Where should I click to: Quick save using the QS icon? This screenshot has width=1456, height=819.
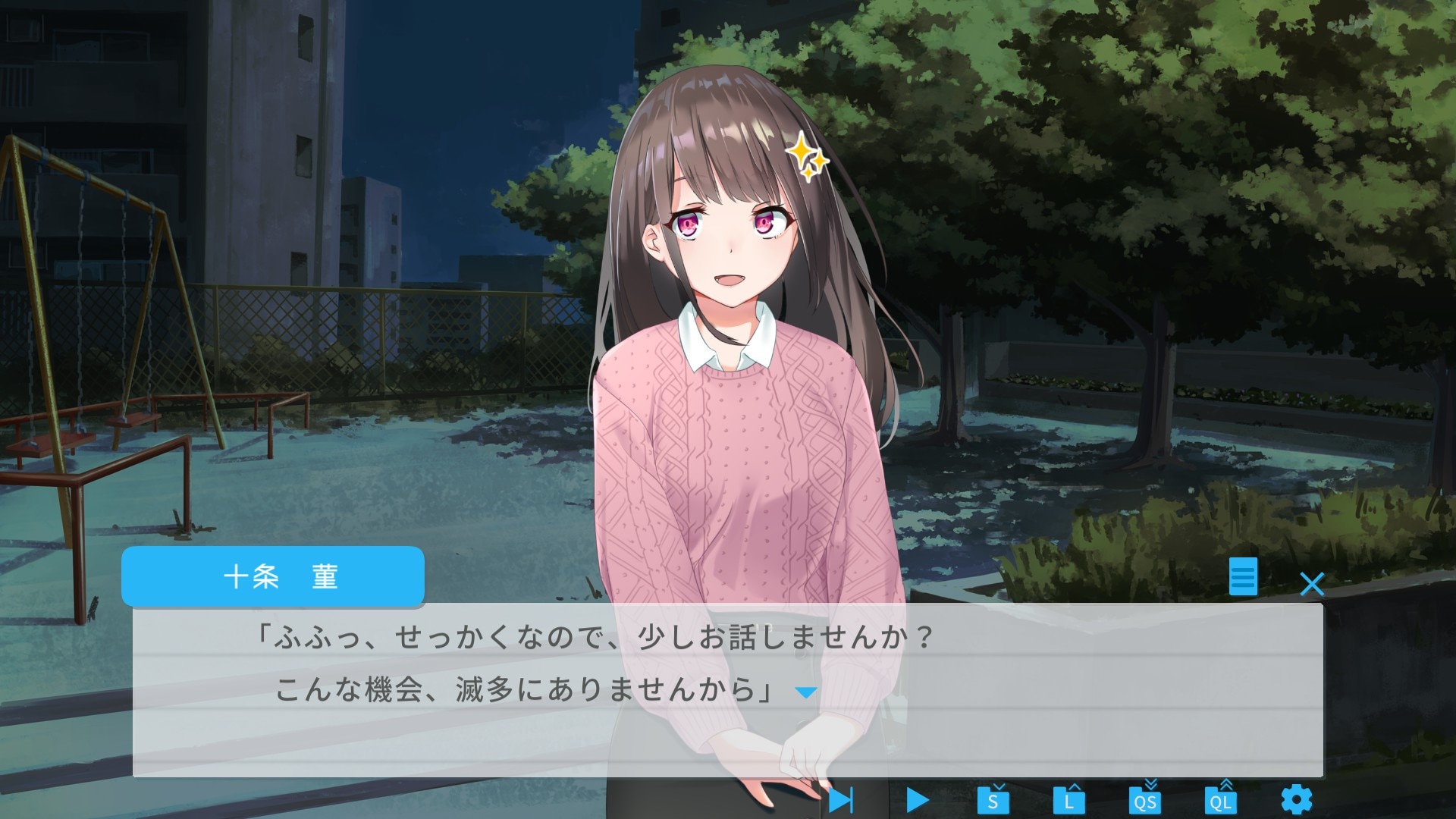pos(1145,799)
